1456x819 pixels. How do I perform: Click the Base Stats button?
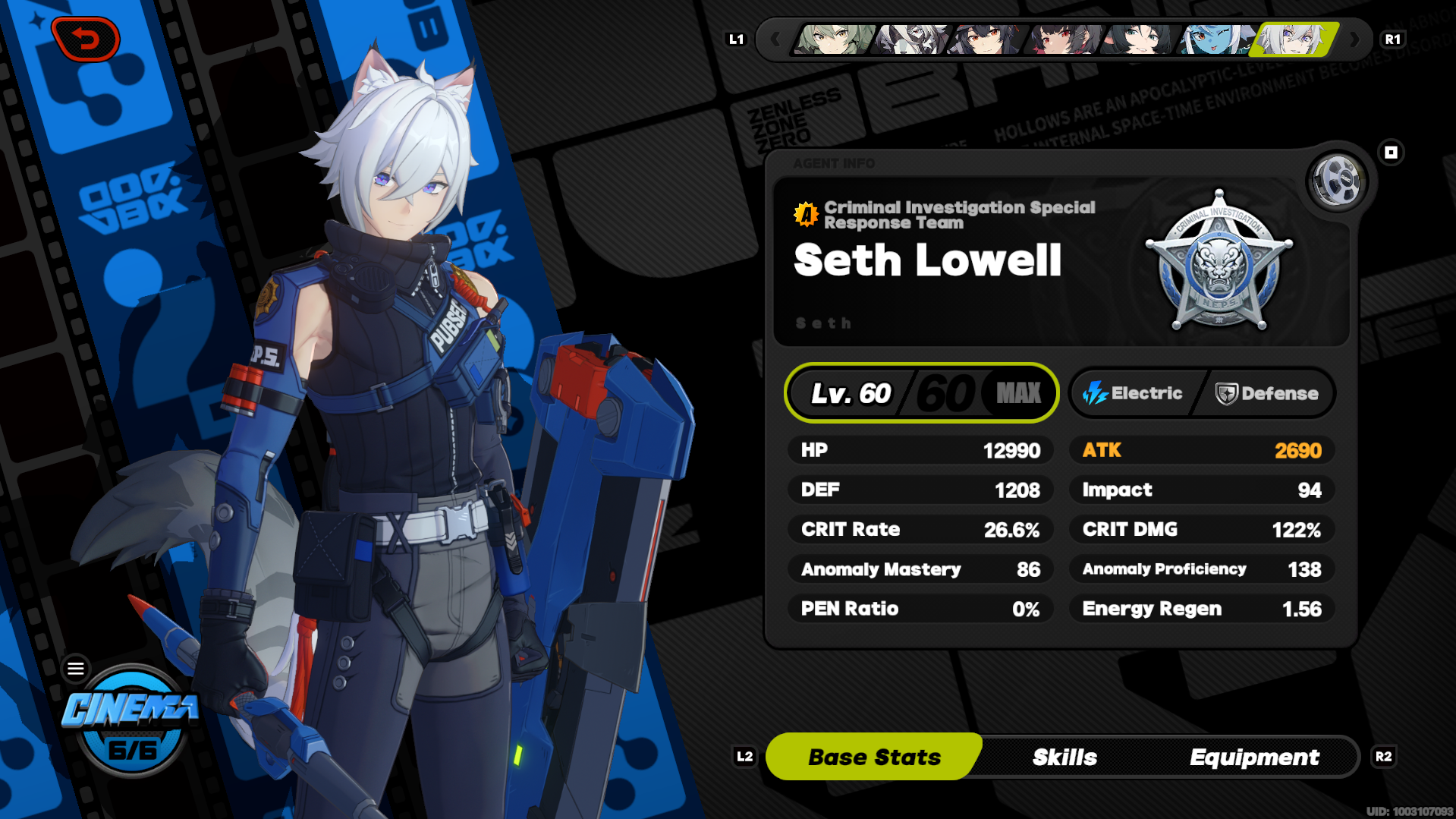click(874, 756)
